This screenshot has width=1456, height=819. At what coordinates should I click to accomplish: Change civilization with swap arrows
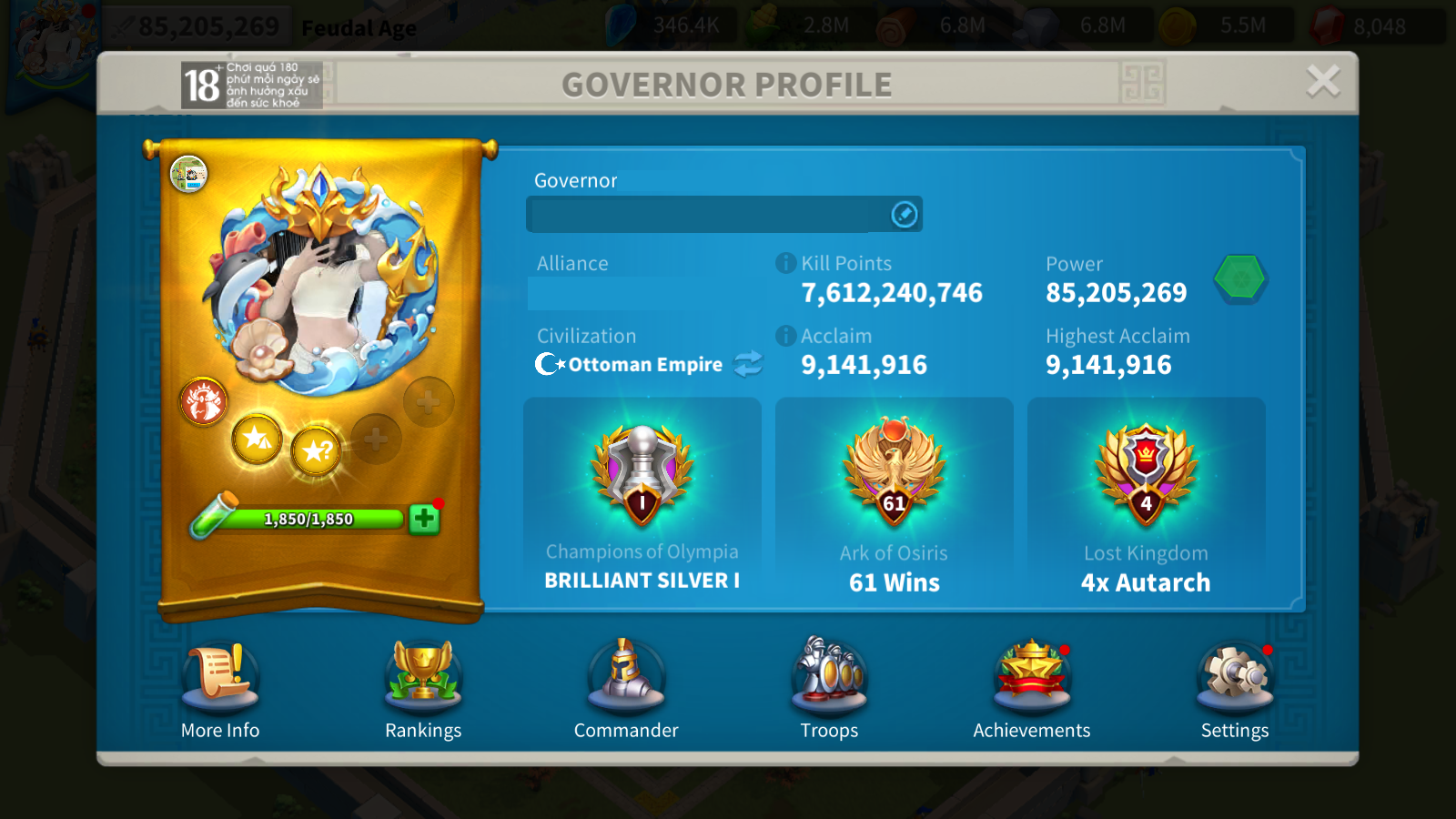(748, 364)
